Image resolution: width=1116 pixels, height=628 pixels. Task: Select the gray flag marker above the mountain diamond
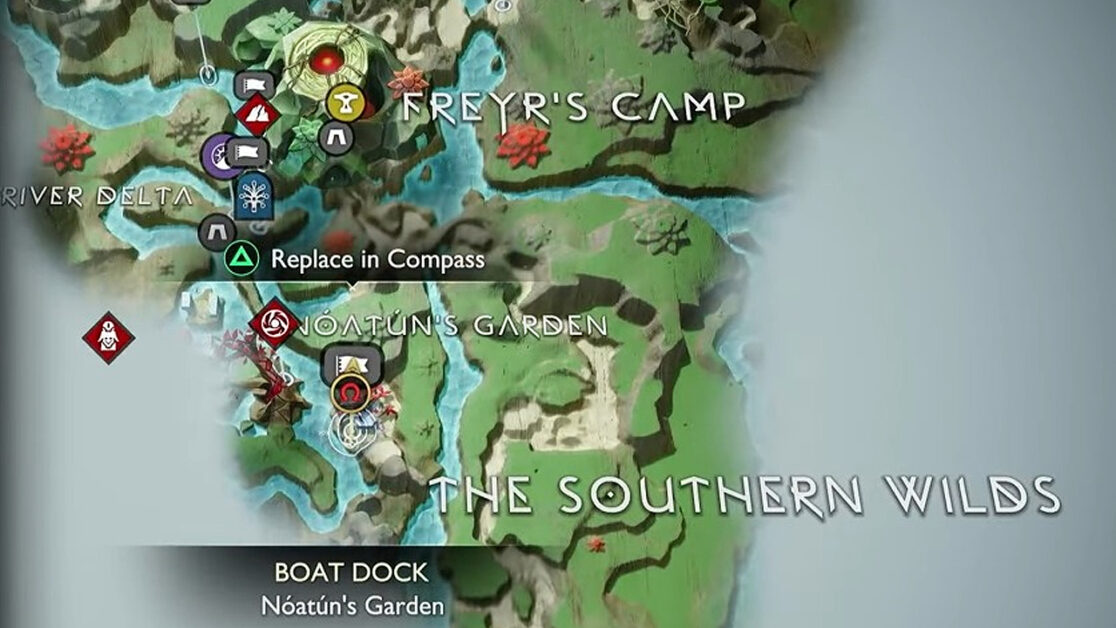[x=254, y=85]
